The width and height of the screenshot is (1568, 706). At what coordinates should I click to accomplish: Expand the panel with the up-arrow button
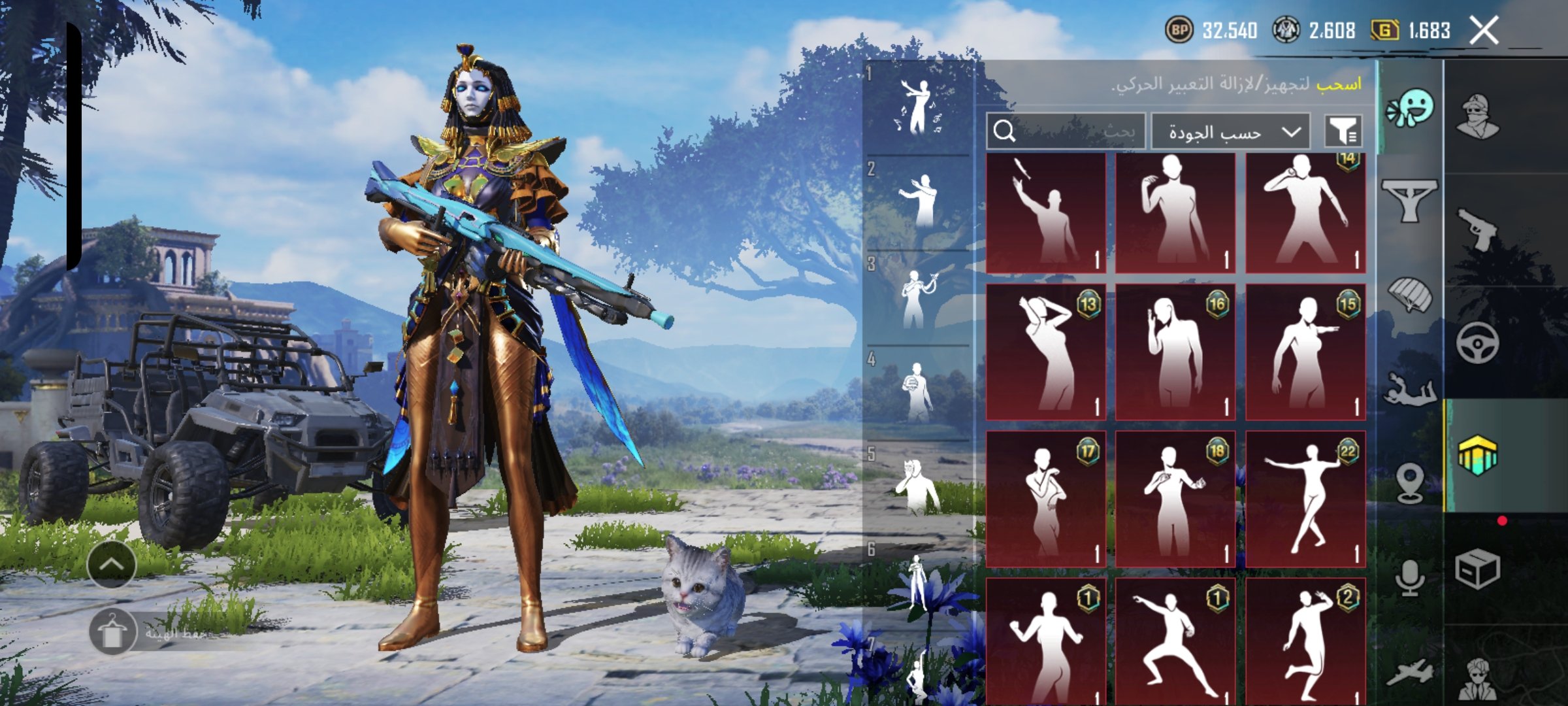pos(111,564)
